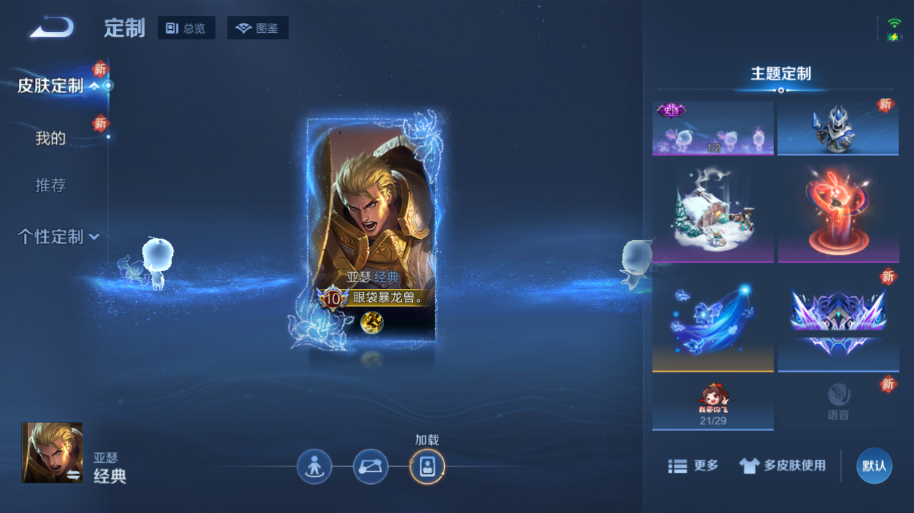Choose the middle trail effect display mode
Image resolution: width=914 pixels, height=513 pixels.
pos(370,467)
